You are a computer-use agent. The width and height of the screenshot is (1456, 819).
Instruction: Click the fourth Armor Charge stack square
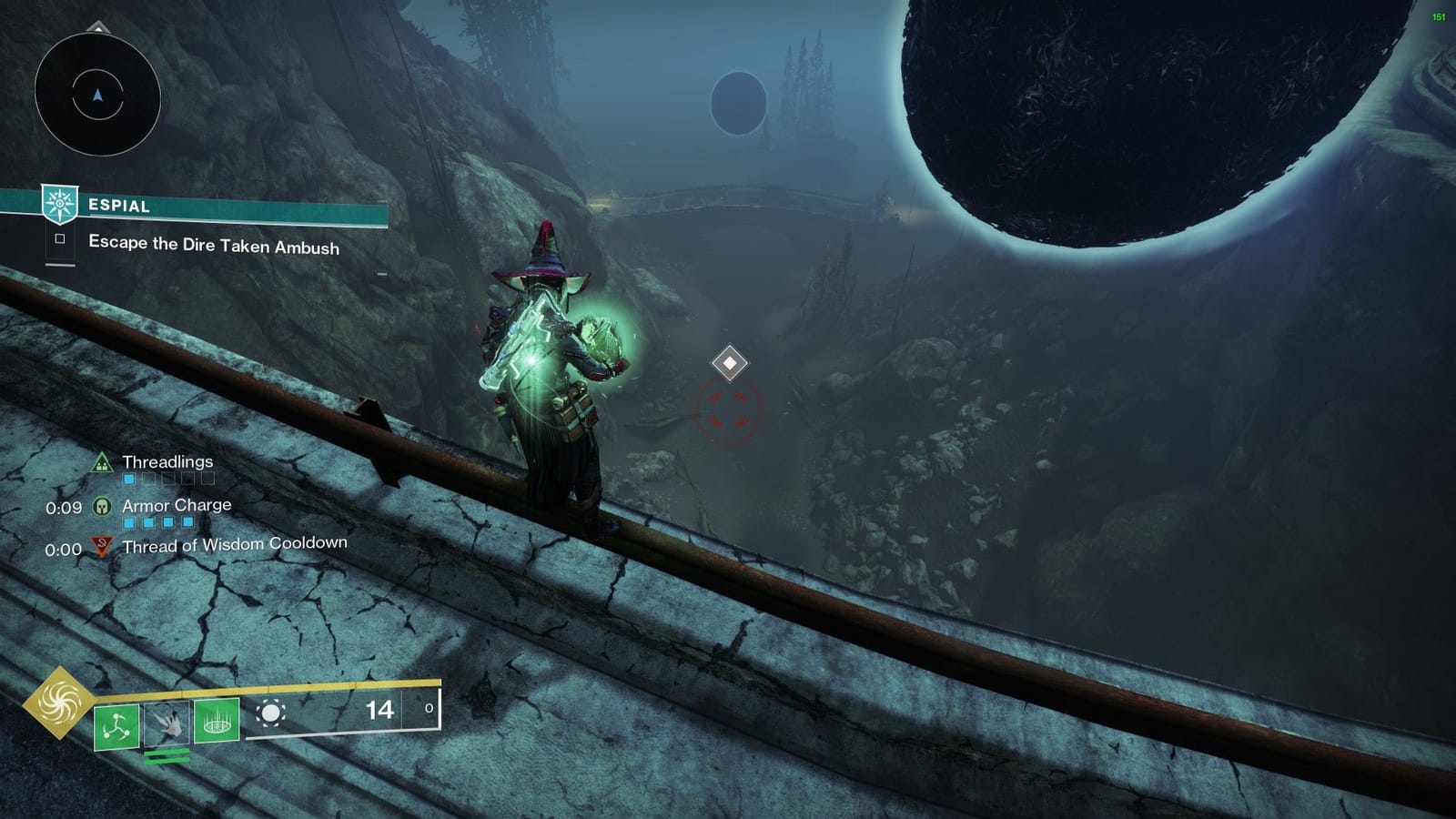pos(187,521)
